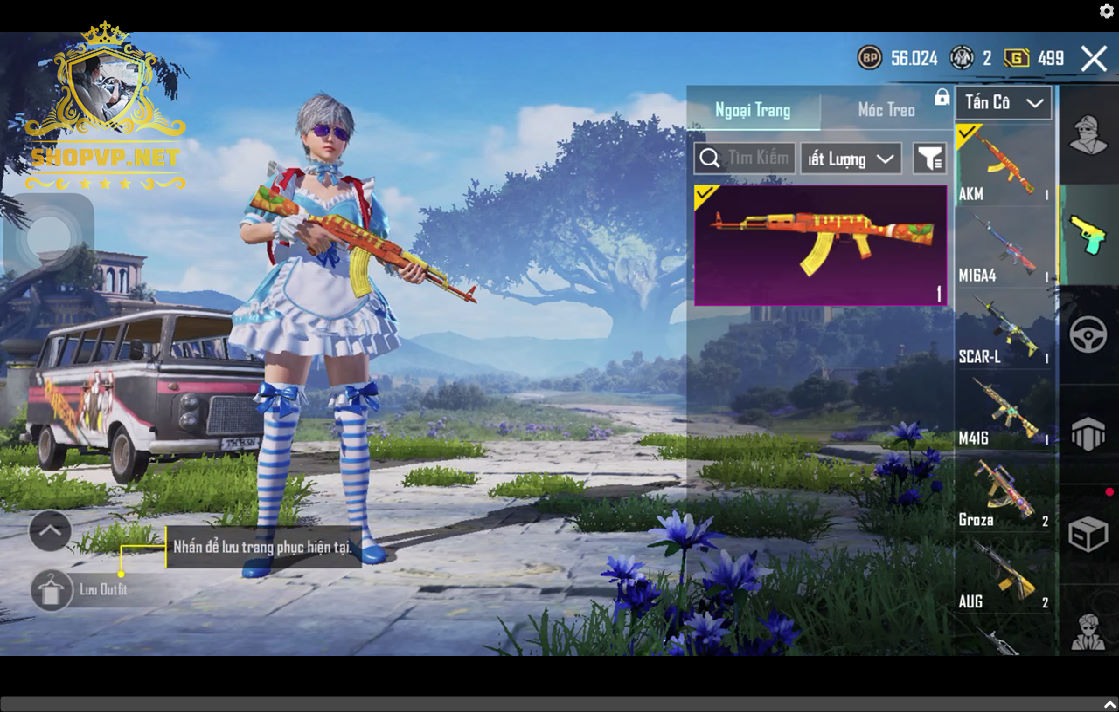Open the Tấn Công weapon type dropdown
The width and height of the screenshot is (1119, 712).
1003,102
